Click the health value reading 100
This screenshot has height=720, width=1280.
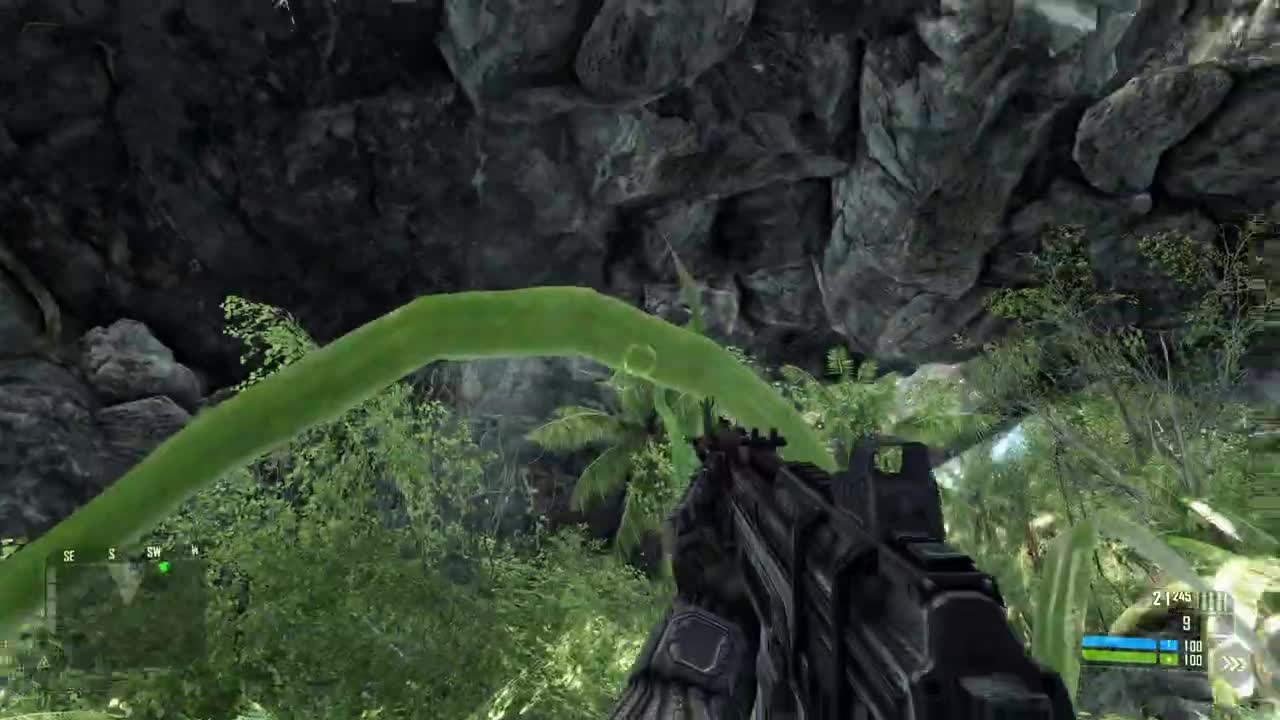click(x=1192, y=658)
